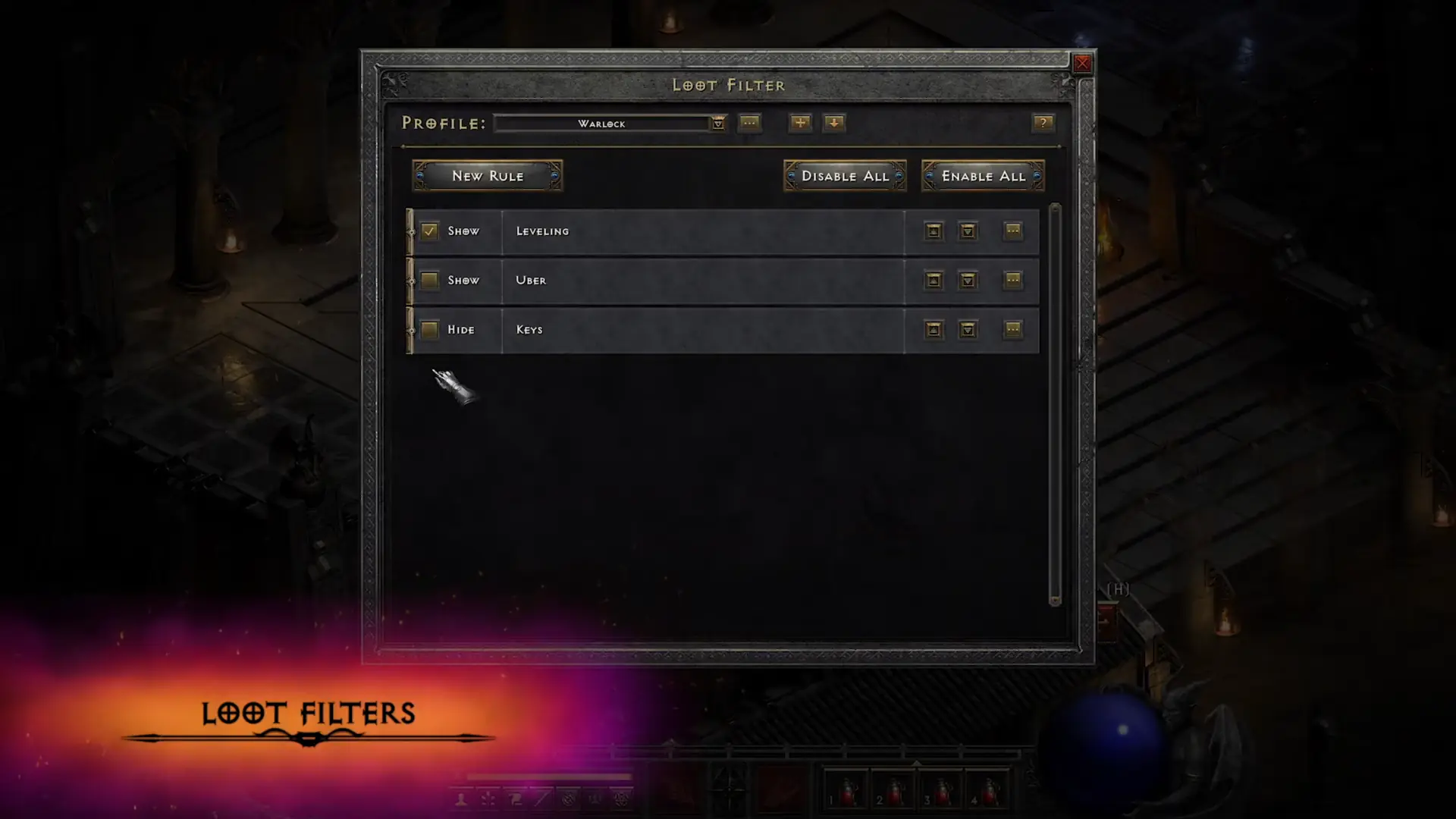This screenshot has width=1456, height=819.
Task: Click the ellipsis options icon next to Profile field
Action: click(x=750, y=123)
